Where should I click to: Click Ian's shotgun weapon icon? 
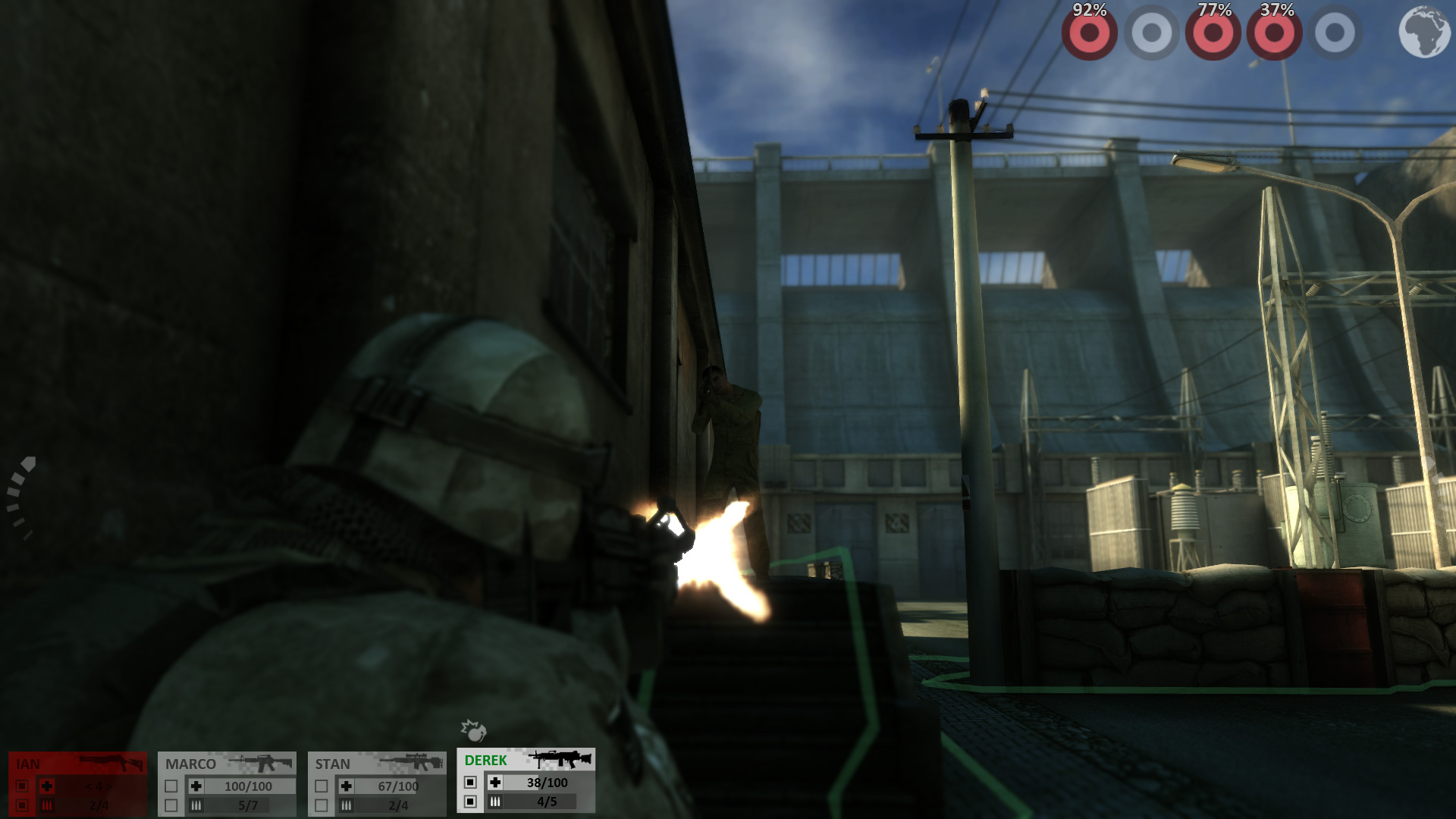point(111,762)
